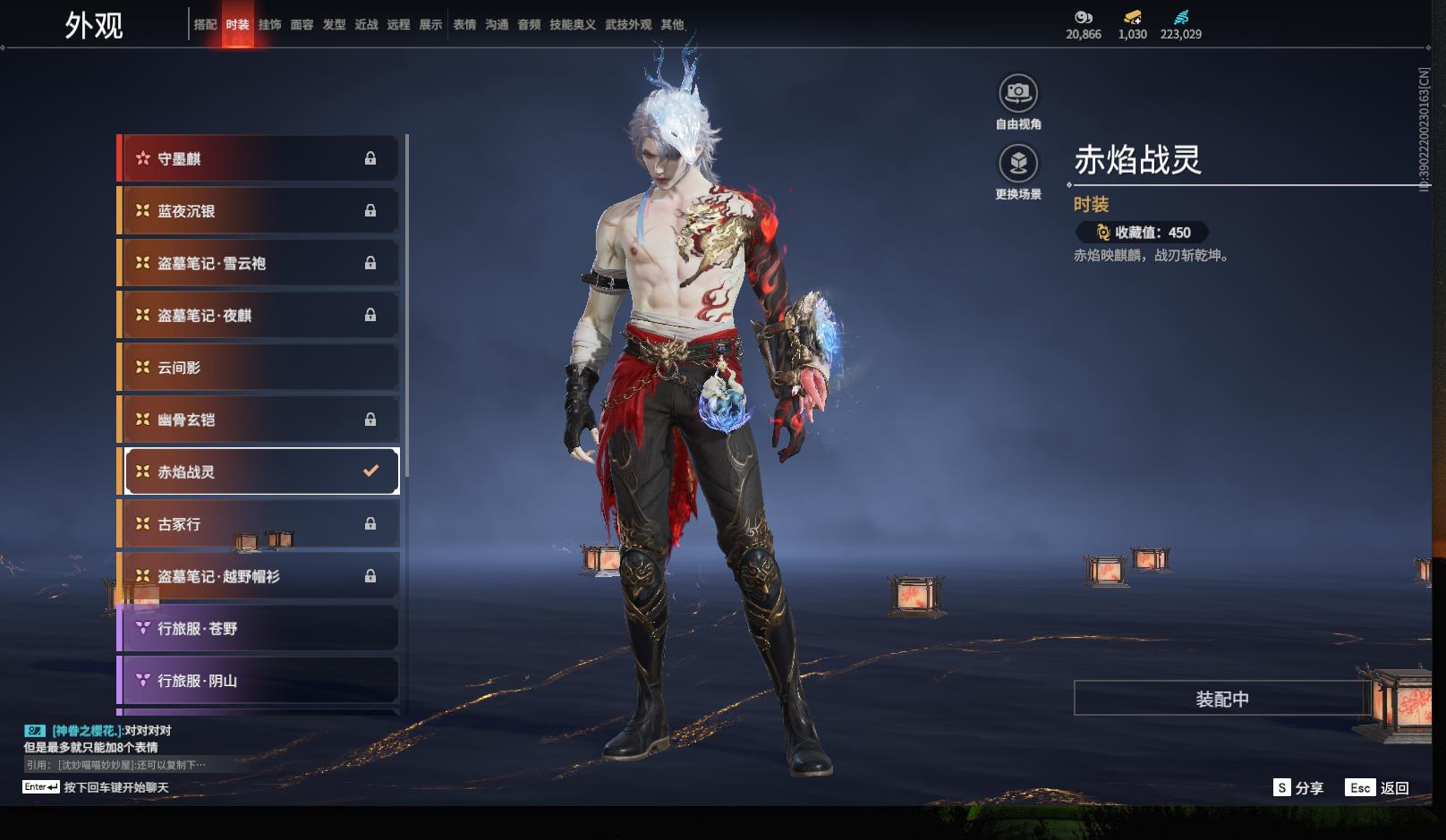
Task: Select the 守墨麟 outfit
Action: [x=259, y=158]
